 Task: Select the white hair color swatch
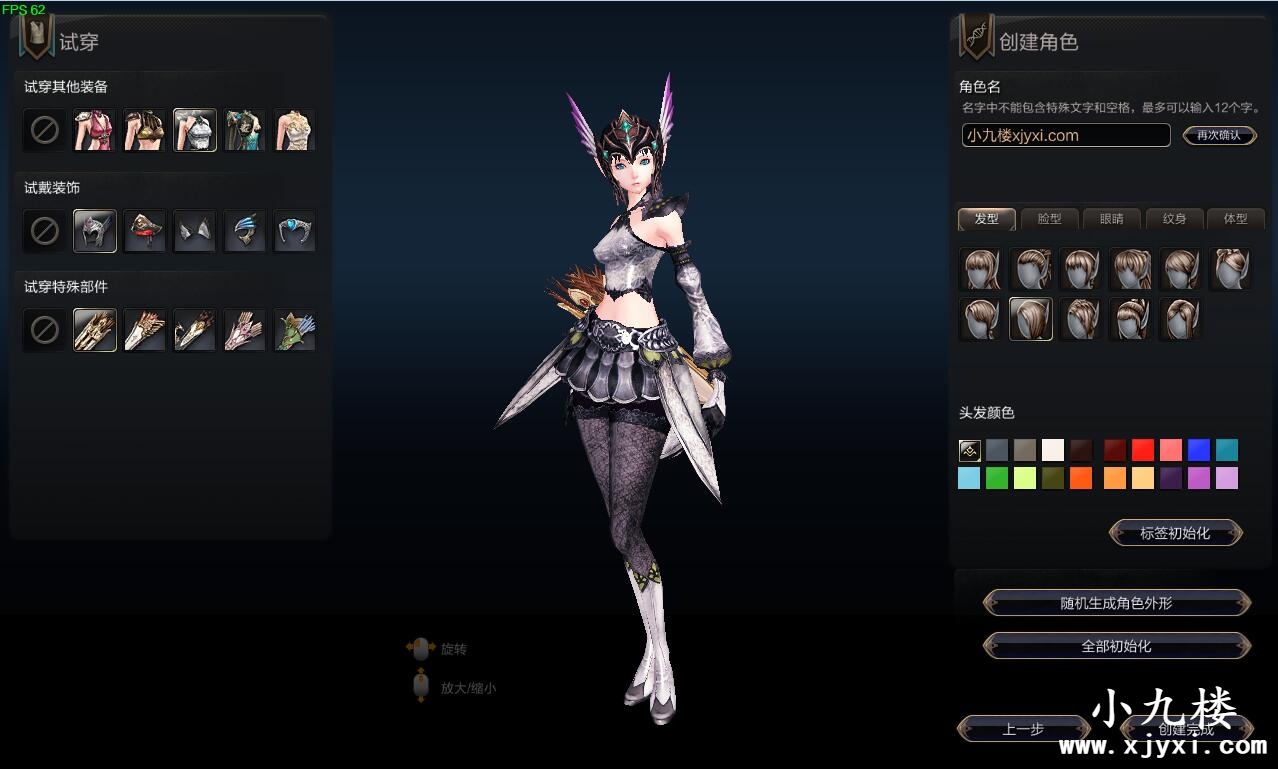pyautogui.click(x=1053, y=450)
